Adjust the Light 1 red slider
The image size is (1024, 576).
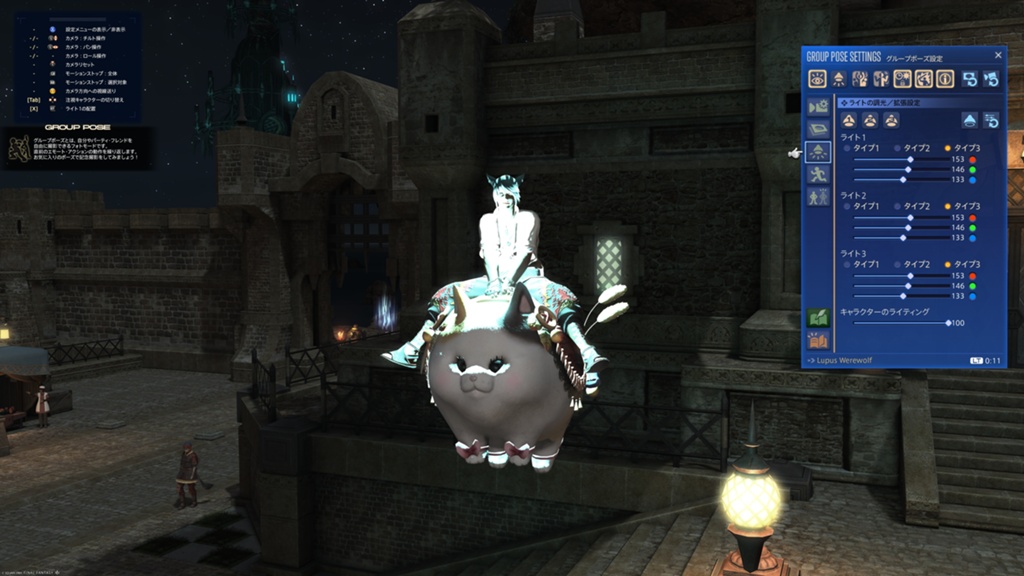(x=909, y=159)
